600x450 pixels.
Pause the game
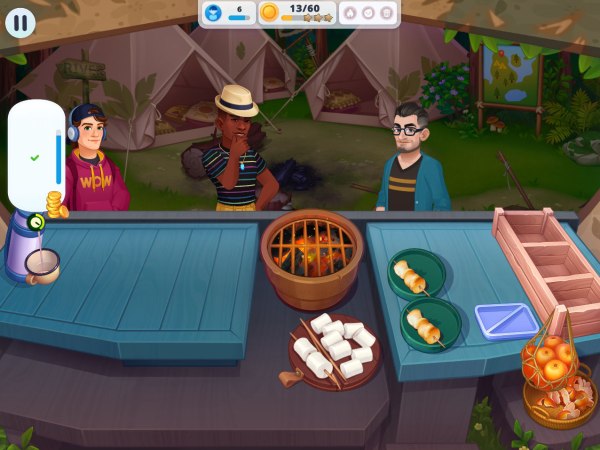21,22
